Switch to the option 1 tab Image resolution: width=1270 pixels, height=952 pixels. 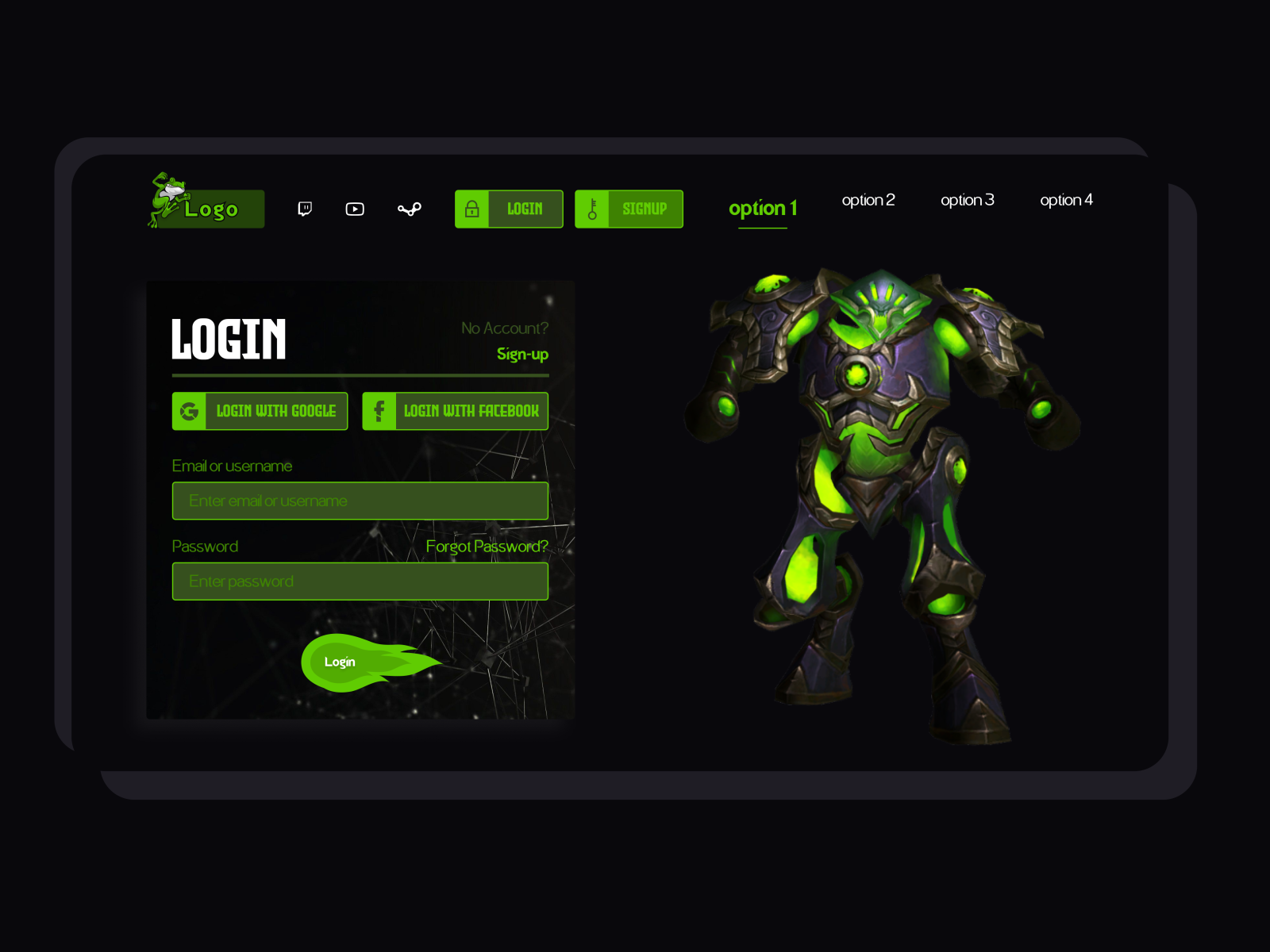pos(762,209)
